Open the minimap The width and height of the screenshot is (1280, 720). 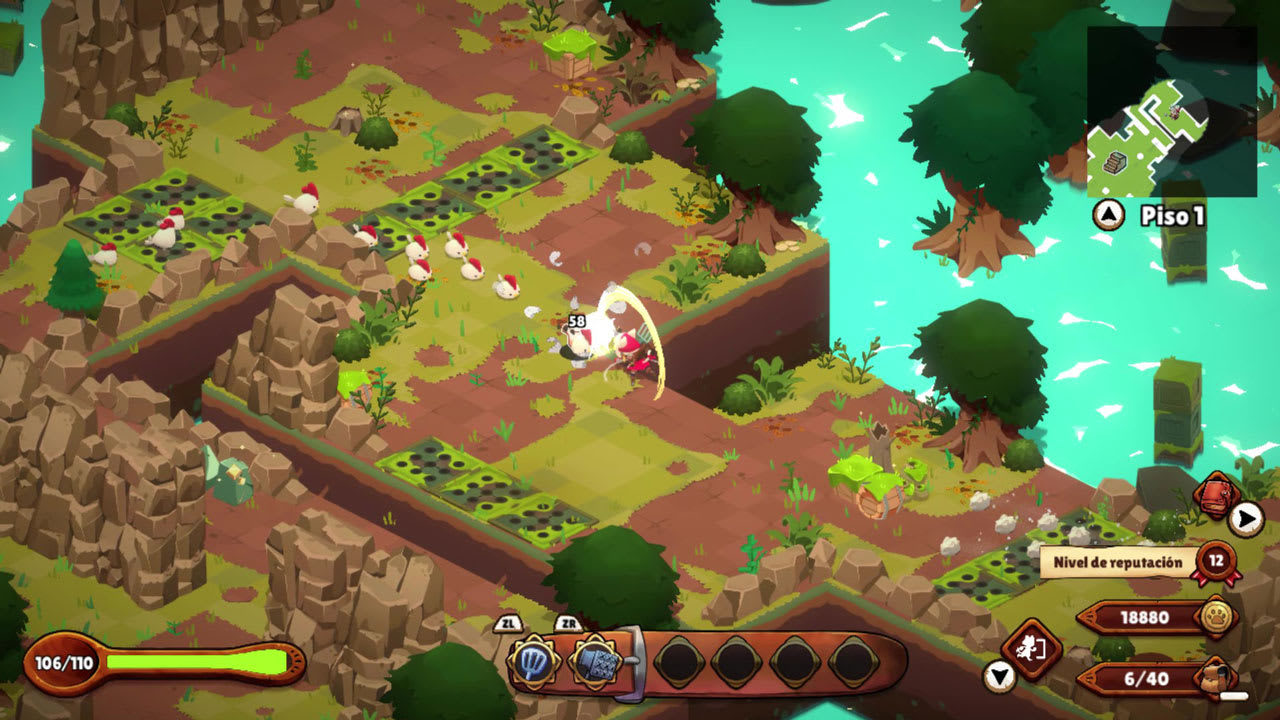1171,112
